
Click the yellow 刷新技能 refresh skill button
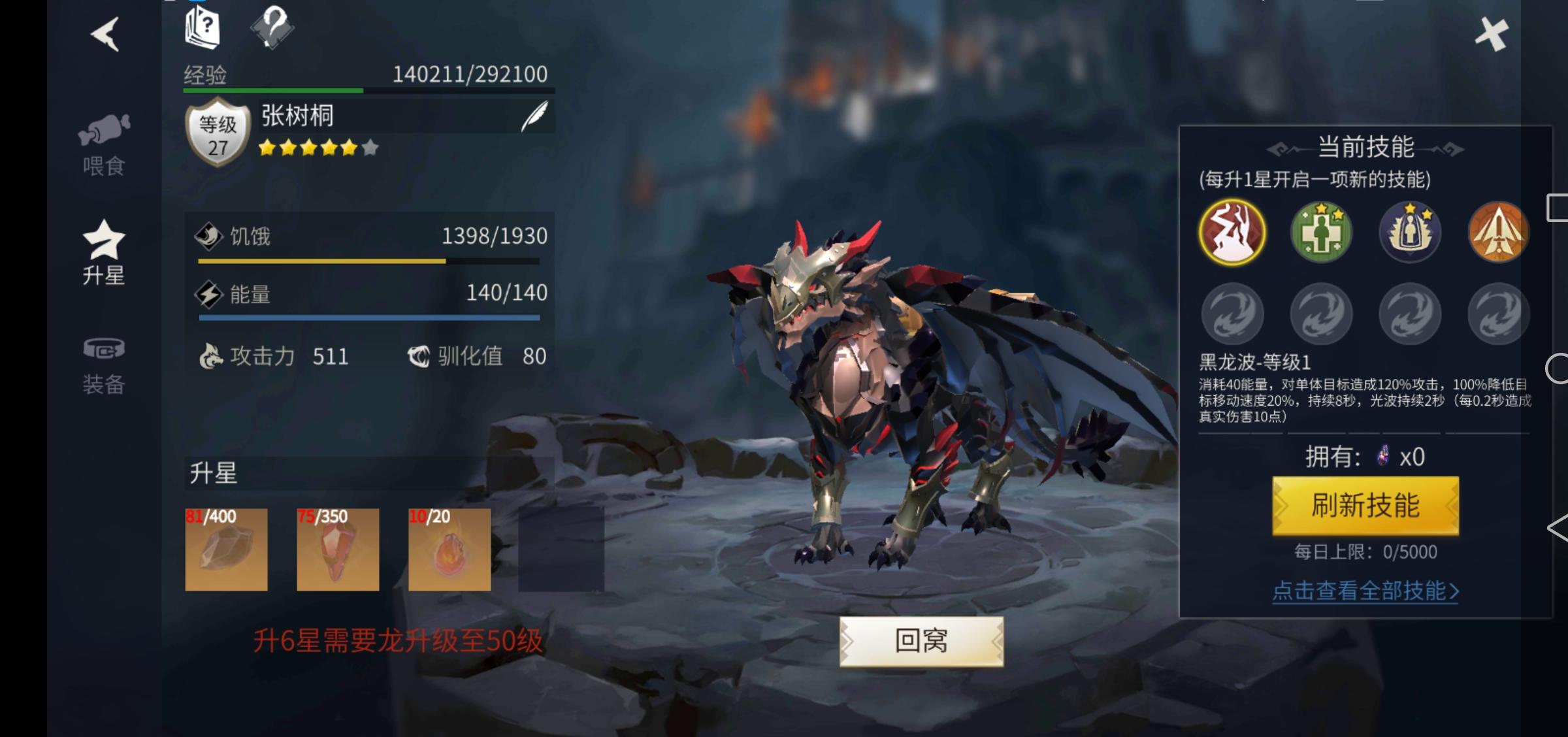click(1365, 506)
